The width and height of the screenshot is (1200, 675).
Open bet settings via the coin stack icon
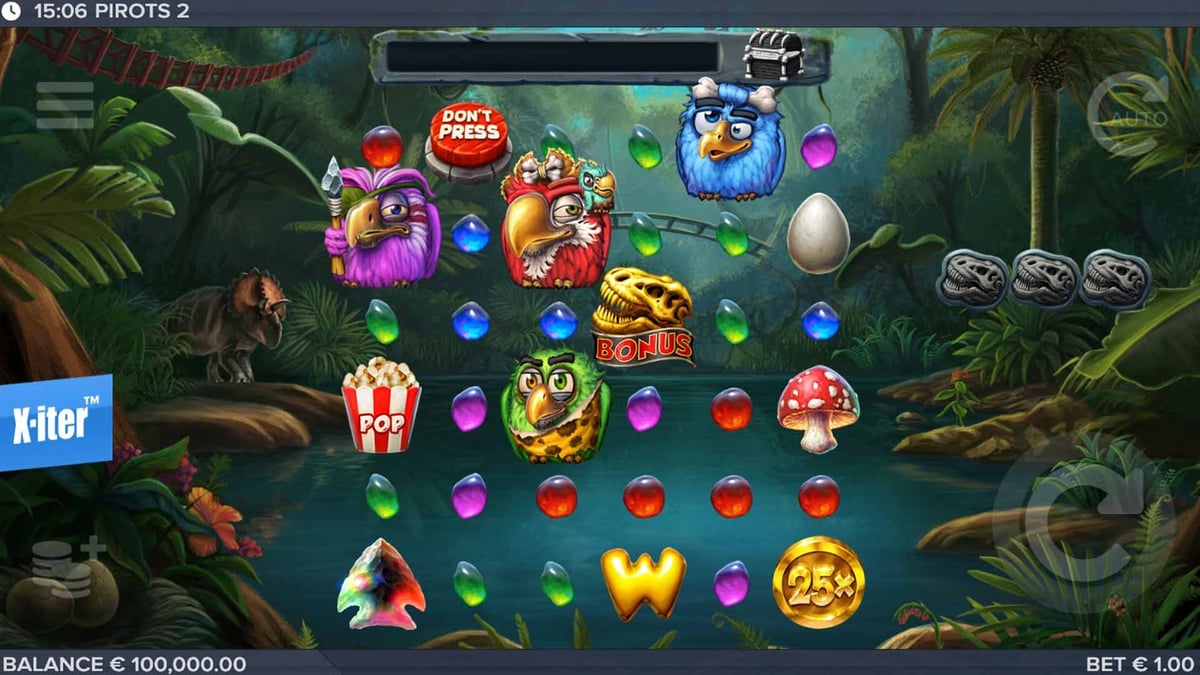click(66, 567)
